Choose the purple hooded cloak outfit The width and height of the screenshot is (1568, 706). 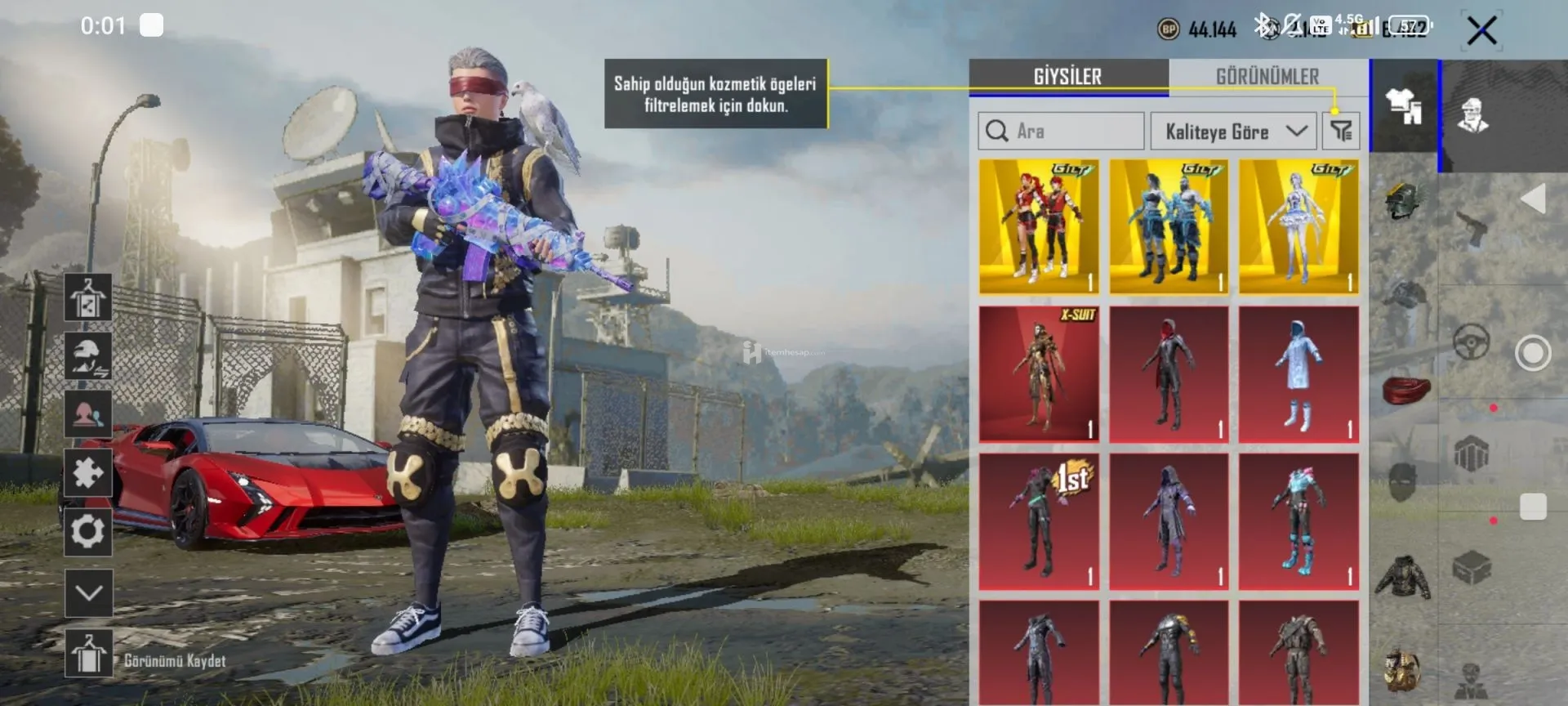click(1169, 521)
